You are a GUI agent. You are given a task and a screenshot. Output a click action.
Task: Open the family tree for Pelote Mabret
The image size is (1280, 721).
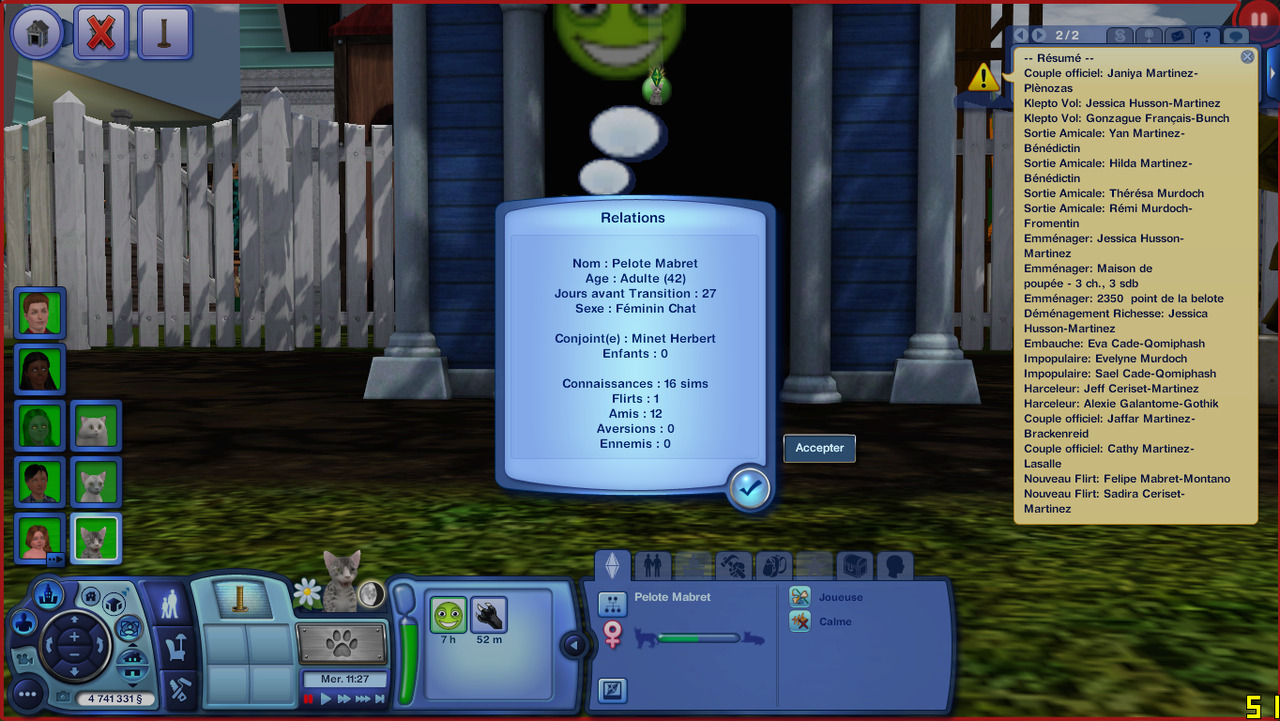click(612, 603)
